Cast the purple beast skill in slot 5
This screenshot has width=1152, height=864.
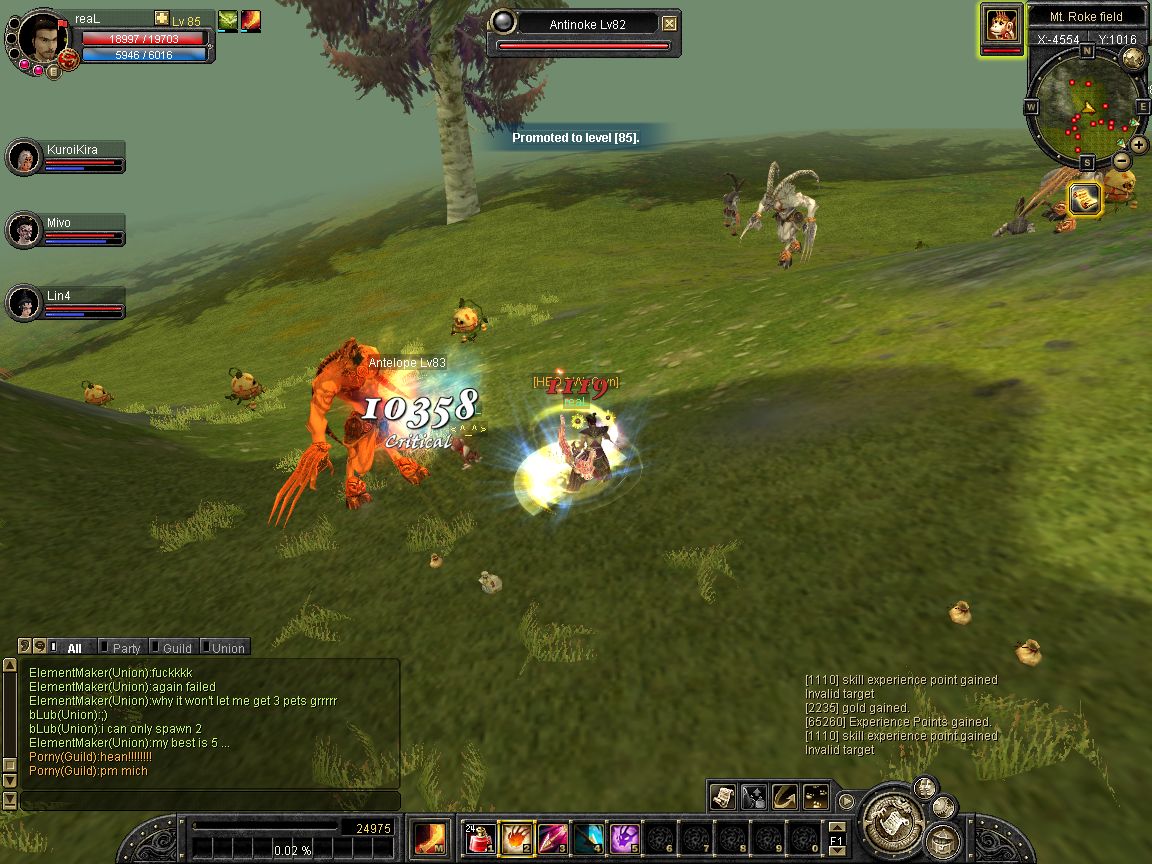tap(625, 838)
